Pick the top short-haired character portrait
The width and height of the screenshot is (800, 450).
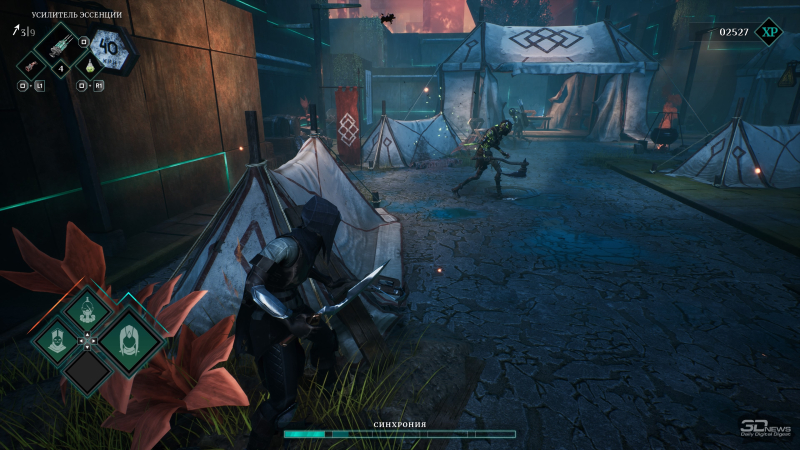87,312
